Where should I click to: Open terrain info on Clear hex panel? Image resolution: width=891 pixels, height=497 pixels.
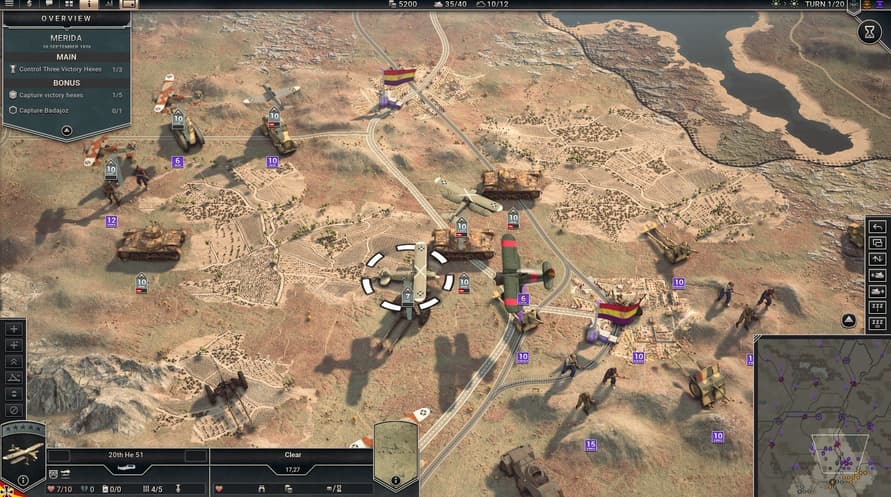(x=394, y=482)
